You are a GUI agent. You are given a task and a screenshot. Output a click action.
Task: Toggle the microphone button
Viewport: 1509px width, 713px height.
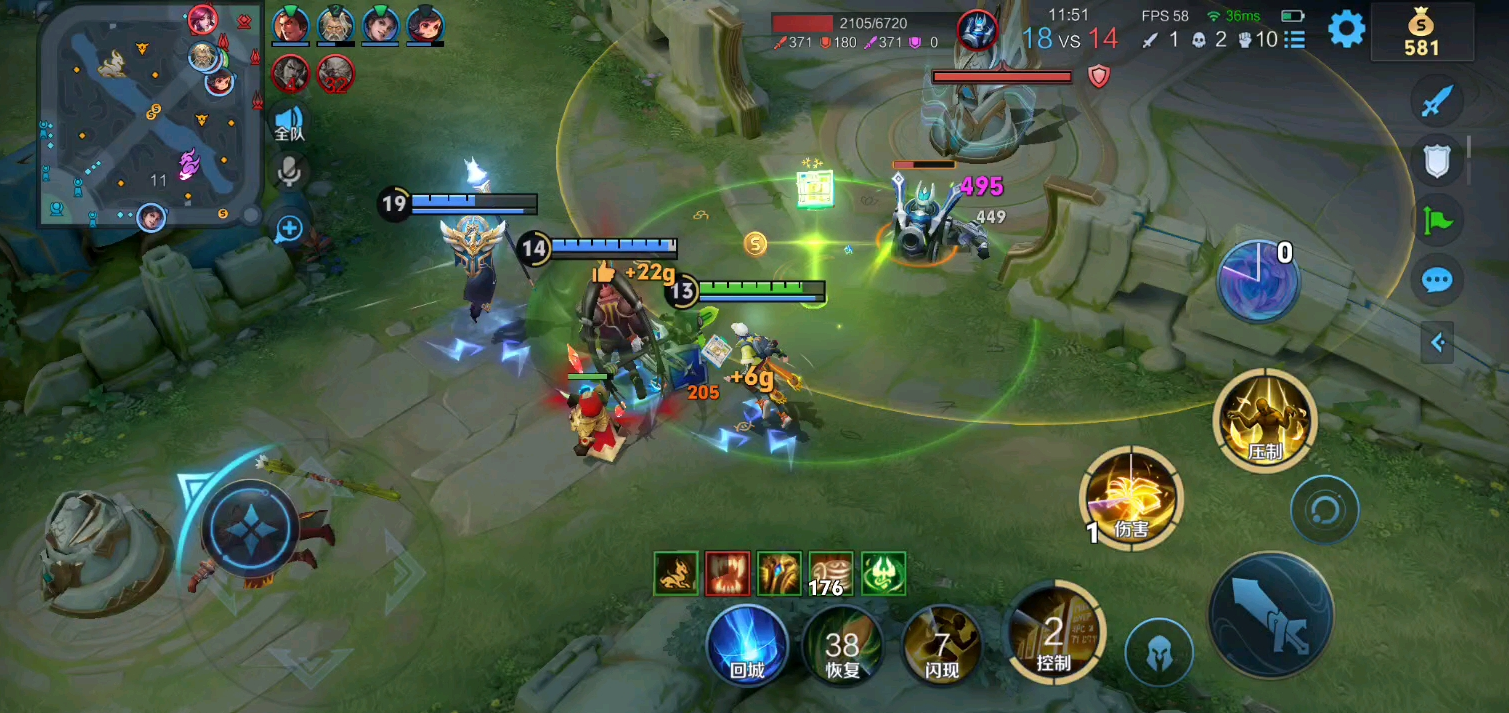click(x=289, y=173)
